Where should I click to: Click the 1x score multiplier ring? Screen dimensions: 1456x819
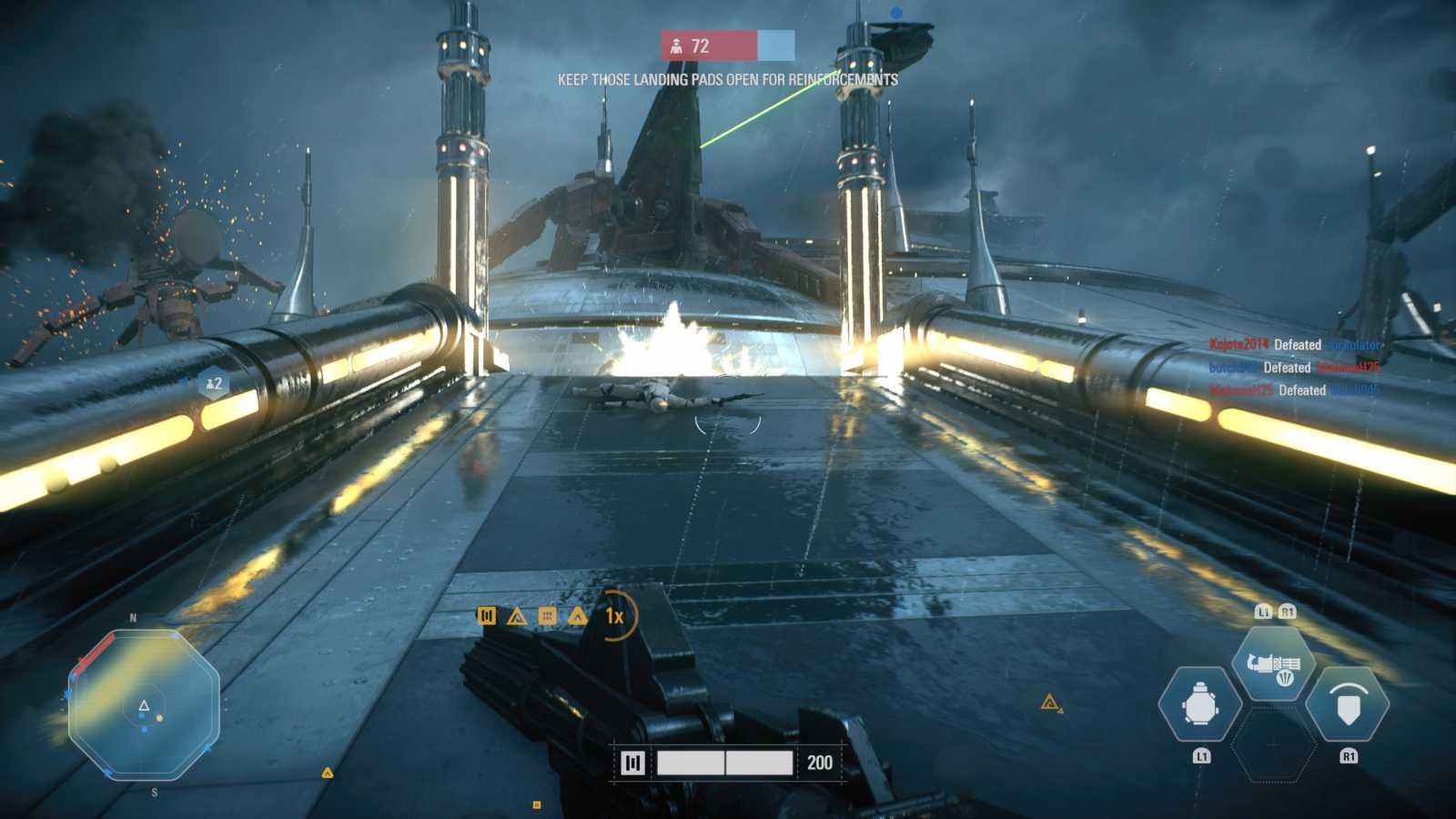[615, 616]
